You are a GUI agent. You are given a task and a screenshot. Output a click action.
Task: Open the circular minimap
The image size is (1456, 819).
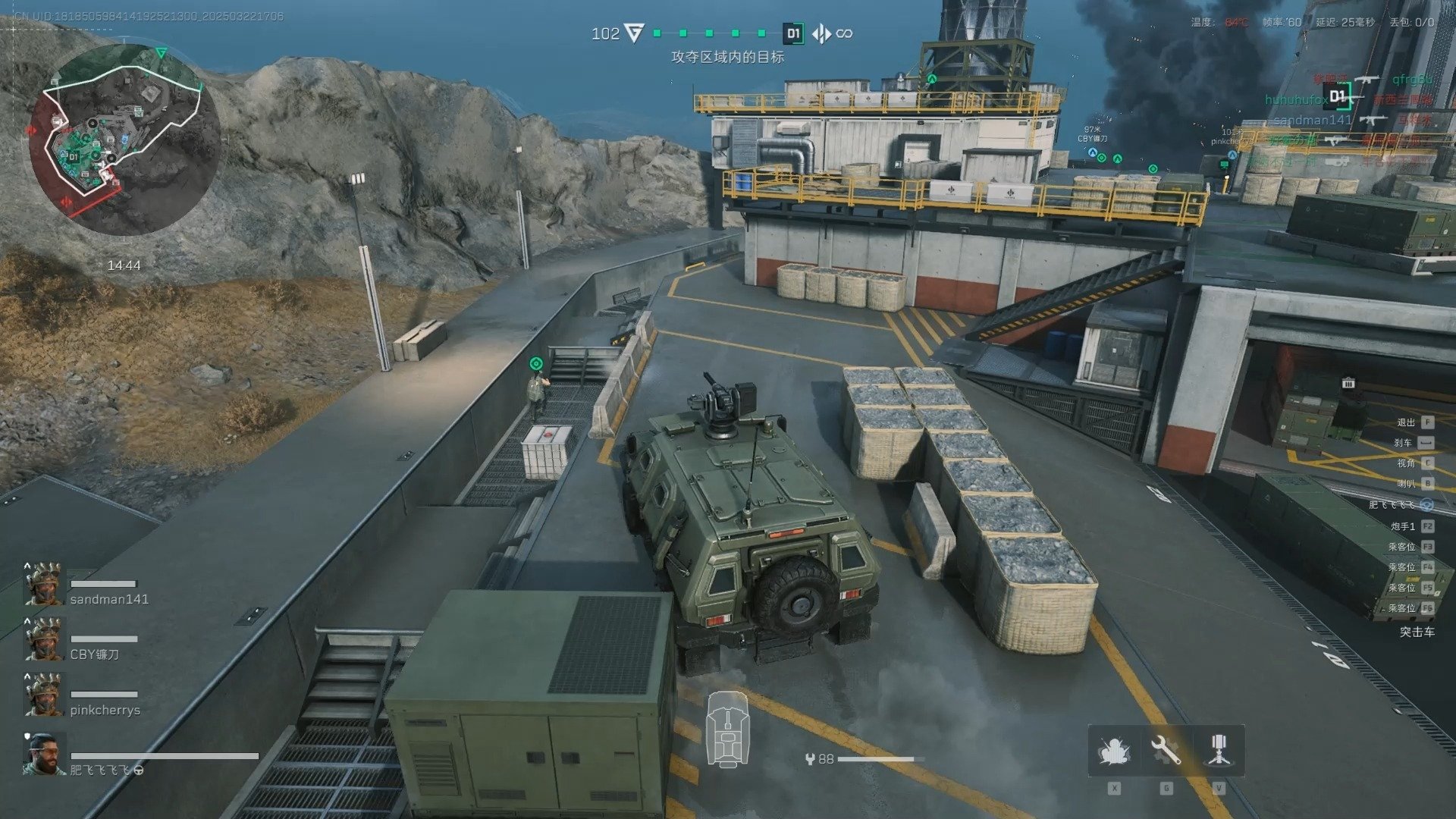click(125, 140)
